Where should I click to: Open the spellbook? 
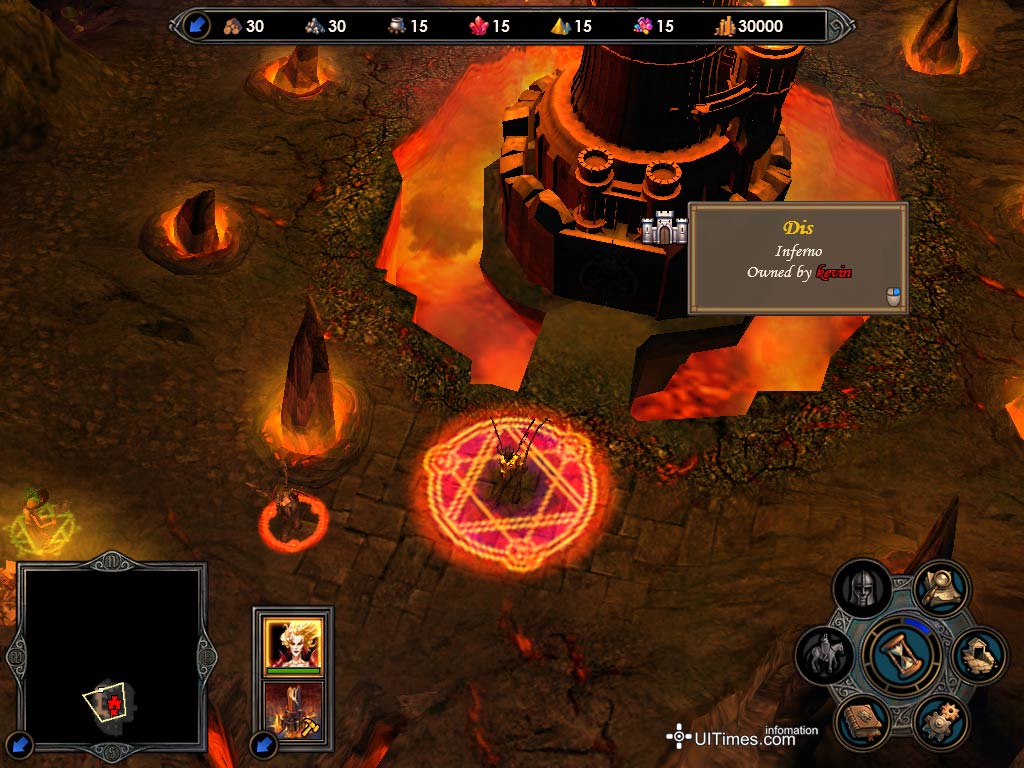(860, 723)
